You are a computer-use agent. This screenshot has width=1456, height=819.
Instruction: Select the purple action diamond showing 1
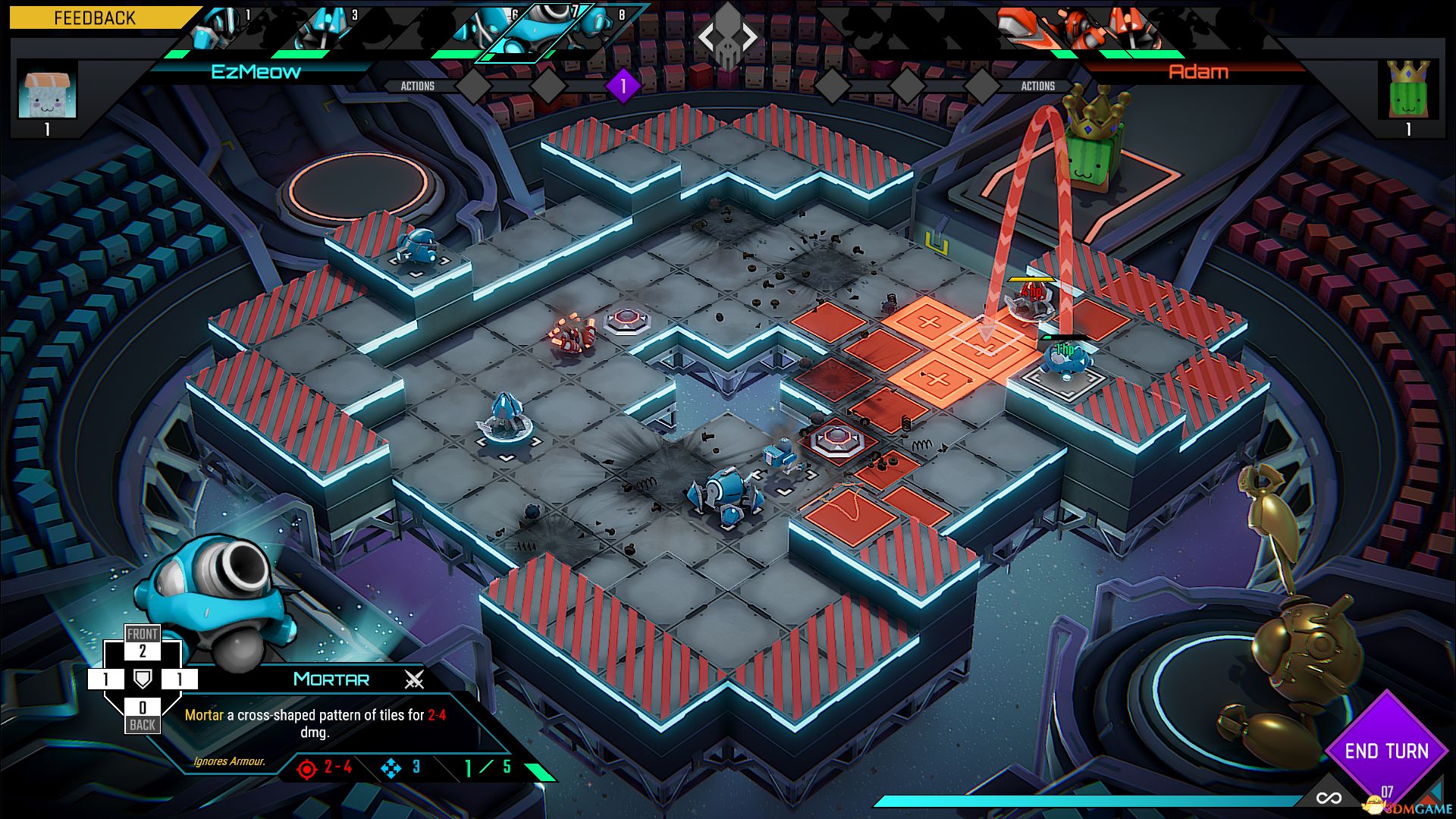(623, 86)
